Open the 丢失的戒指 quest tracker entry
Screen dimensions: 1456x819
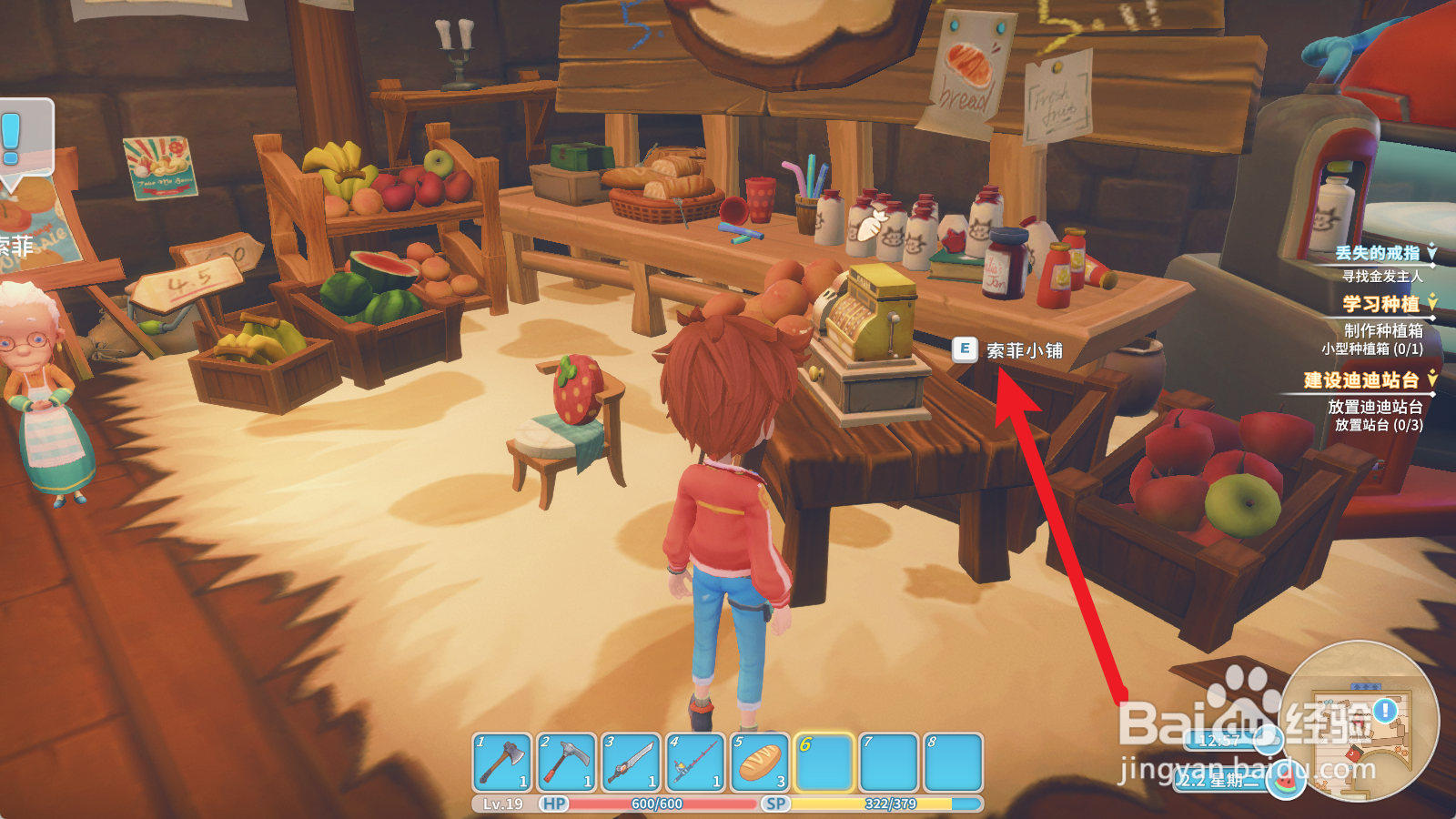[1377, 253]
